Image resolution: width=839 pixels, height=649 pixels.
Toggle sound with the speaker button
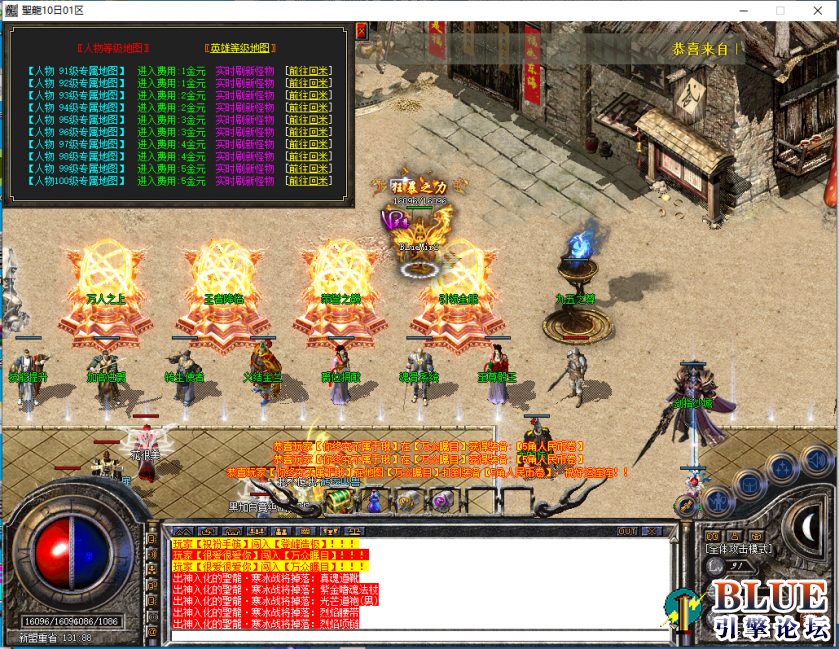pyautogui.click(x=817, y=460)
